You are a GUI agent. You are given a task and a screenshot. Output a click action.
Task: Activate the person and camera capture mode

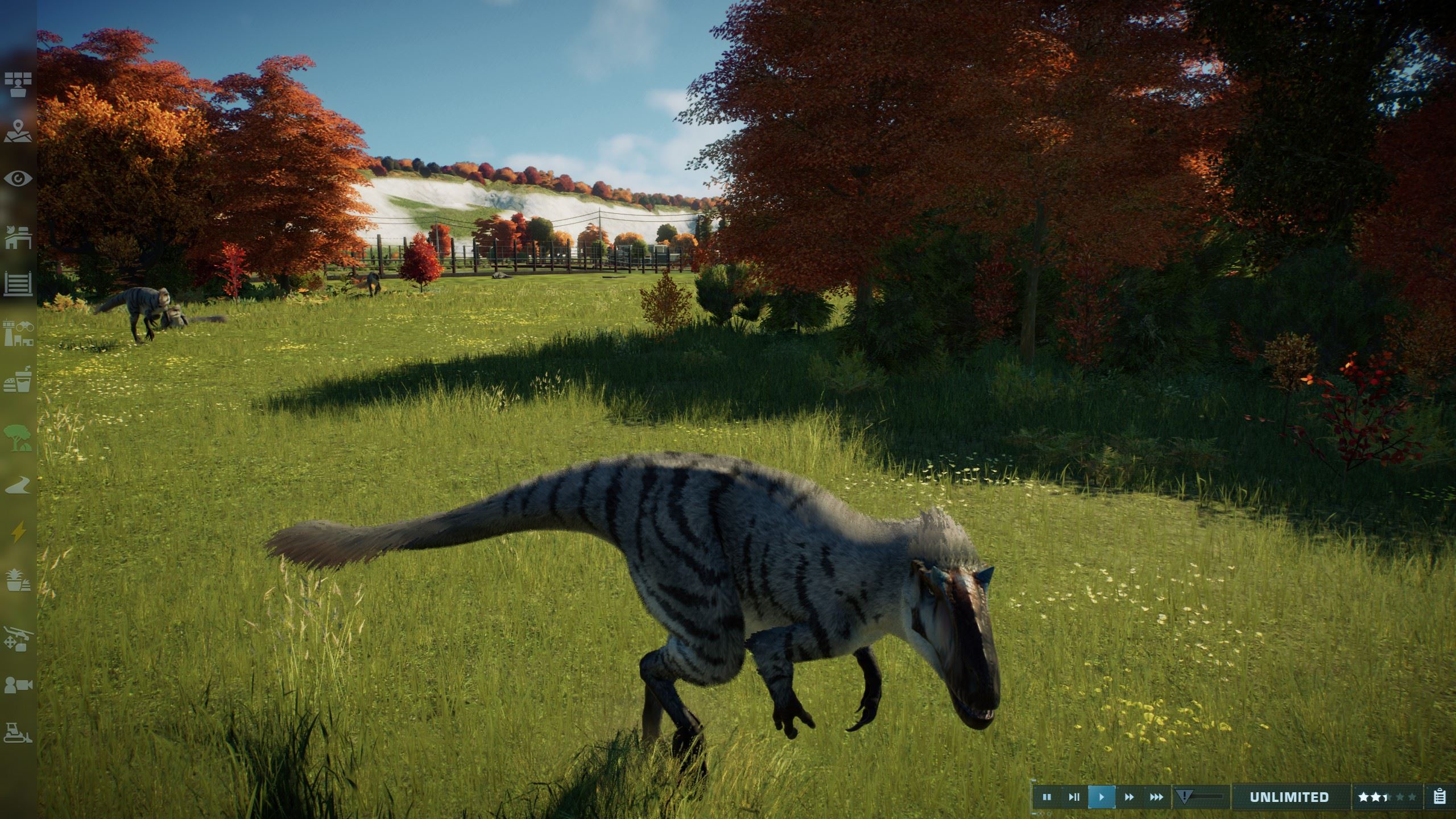[18, 685]
